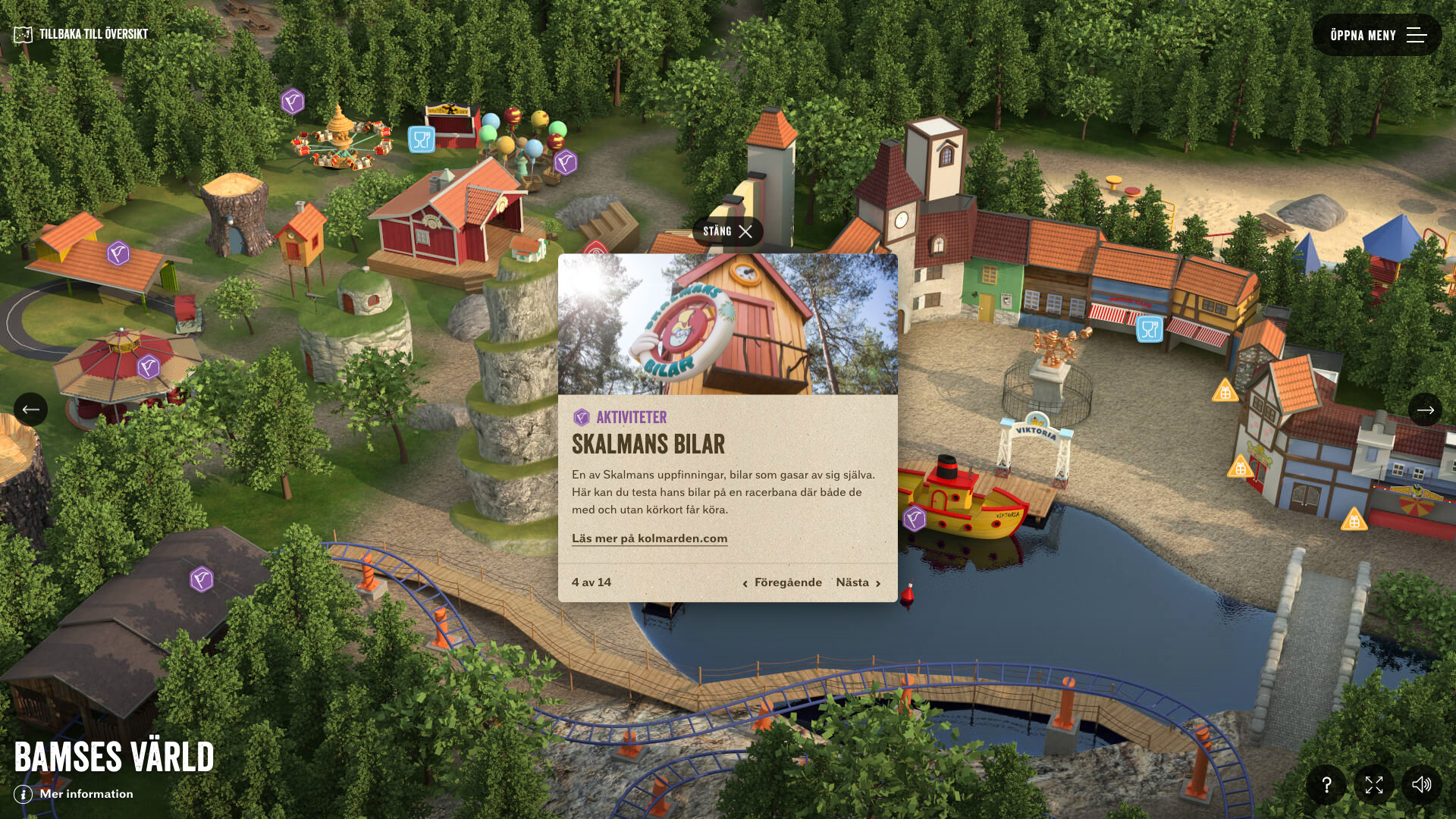Toggle fullscreen mode
The width and height of the screenshot is (1456, 819).
(1374, 785)
